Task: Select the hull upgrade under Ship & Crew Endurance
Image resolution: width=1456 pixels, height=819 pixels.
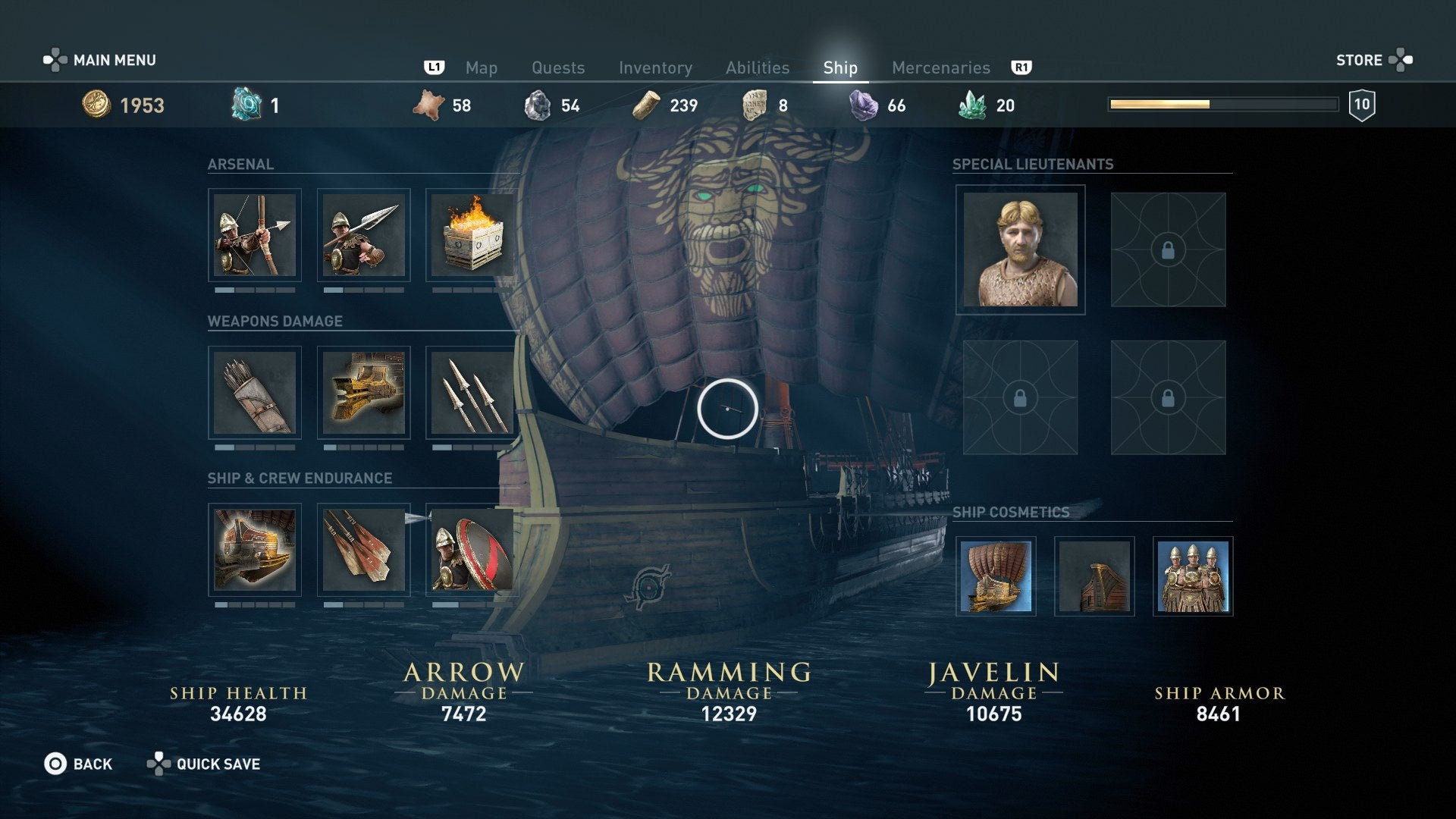Action: [255, 551]
